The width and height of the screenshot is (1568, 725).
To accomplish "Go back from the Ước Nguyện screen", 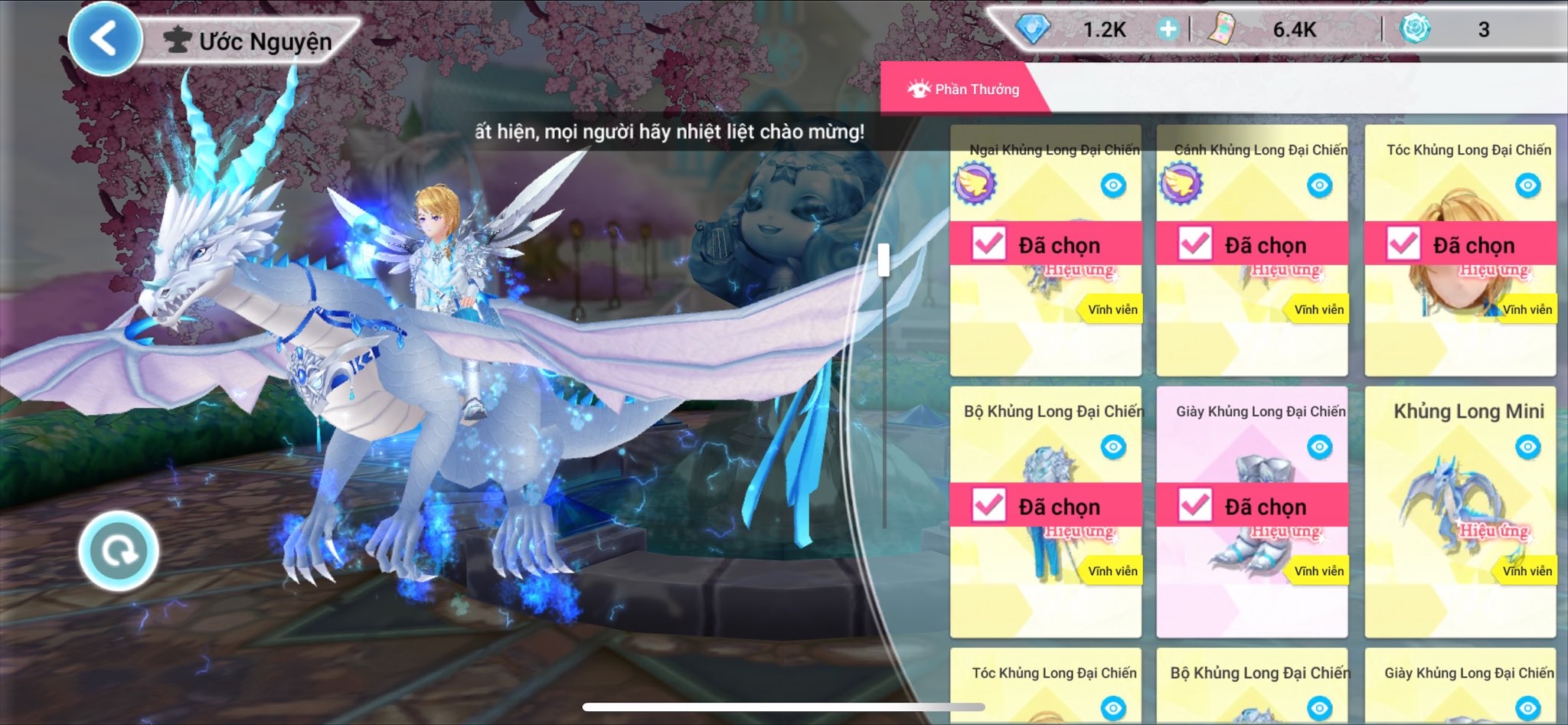I will 105,38.
